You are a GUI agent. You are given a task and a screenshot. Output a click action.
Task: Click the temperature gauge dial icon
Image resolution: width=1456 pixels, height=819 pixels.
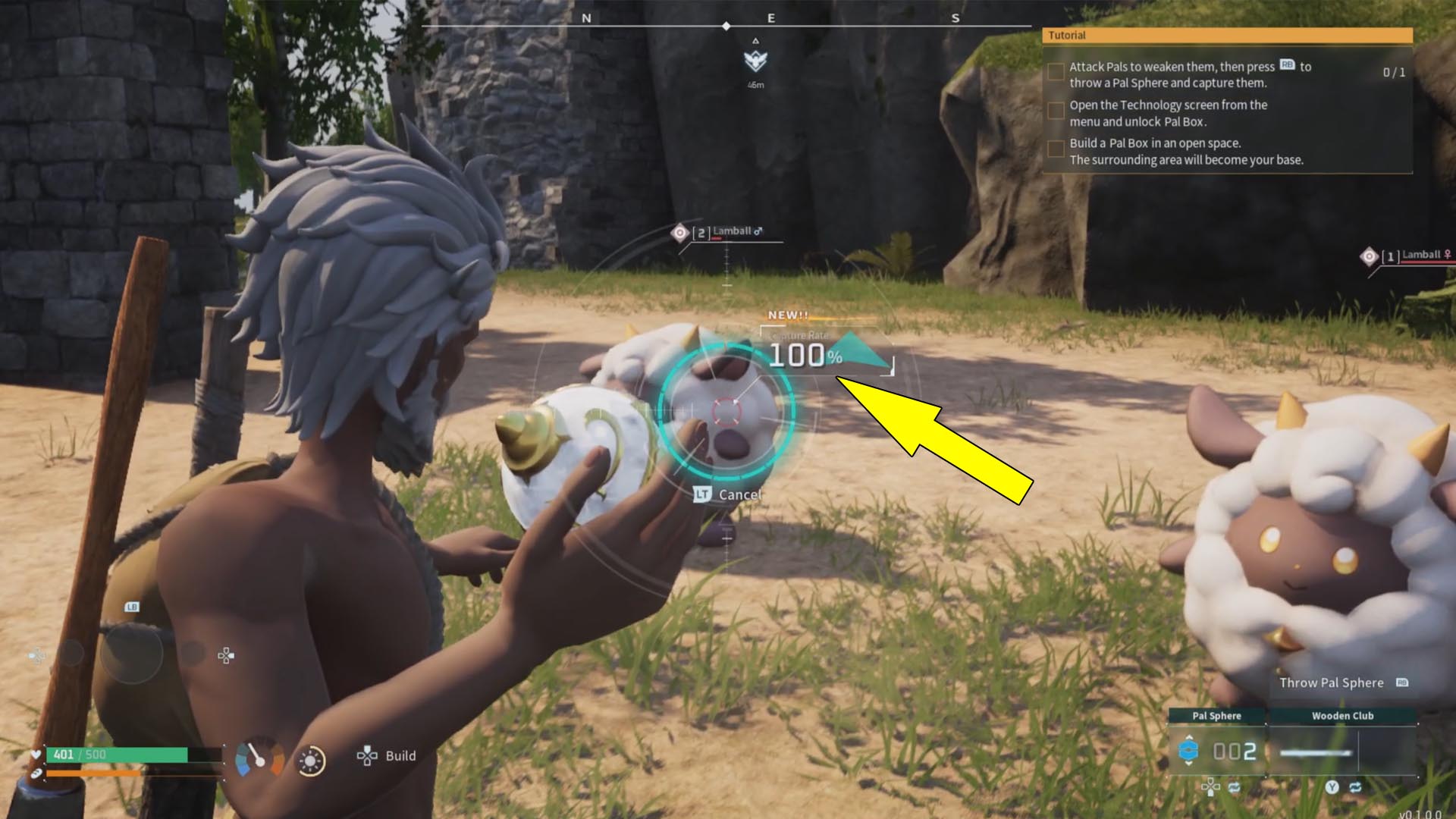(x=259, y=757)
